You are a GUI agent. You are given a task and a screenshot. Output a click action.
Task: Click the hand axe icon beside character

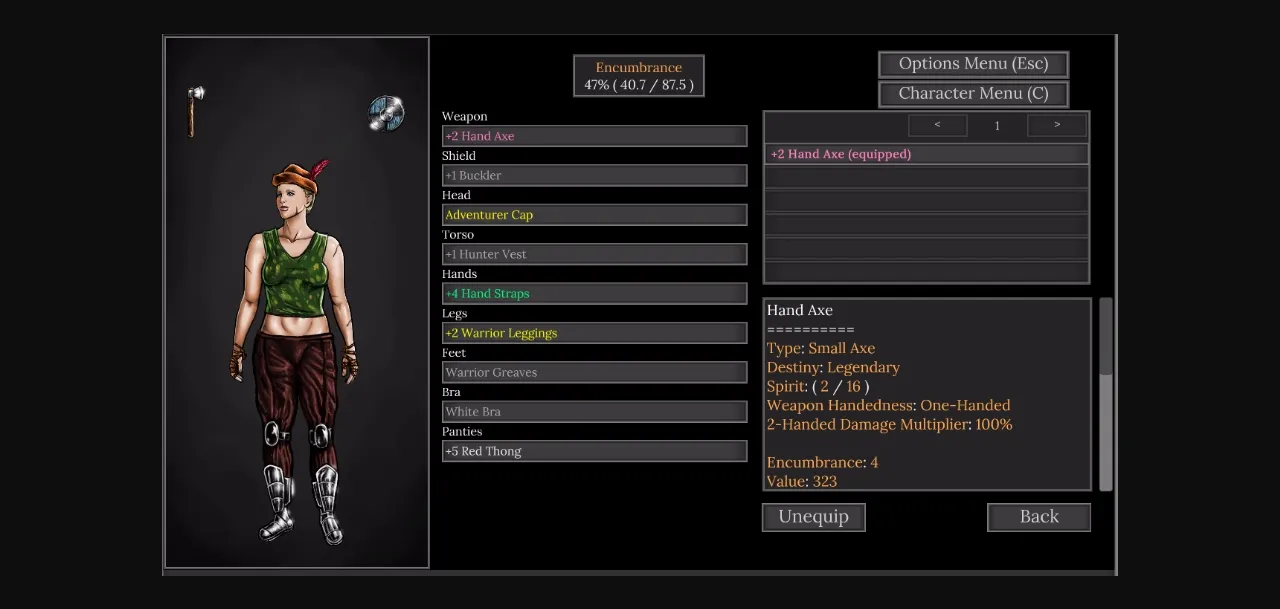click(195, 110)
